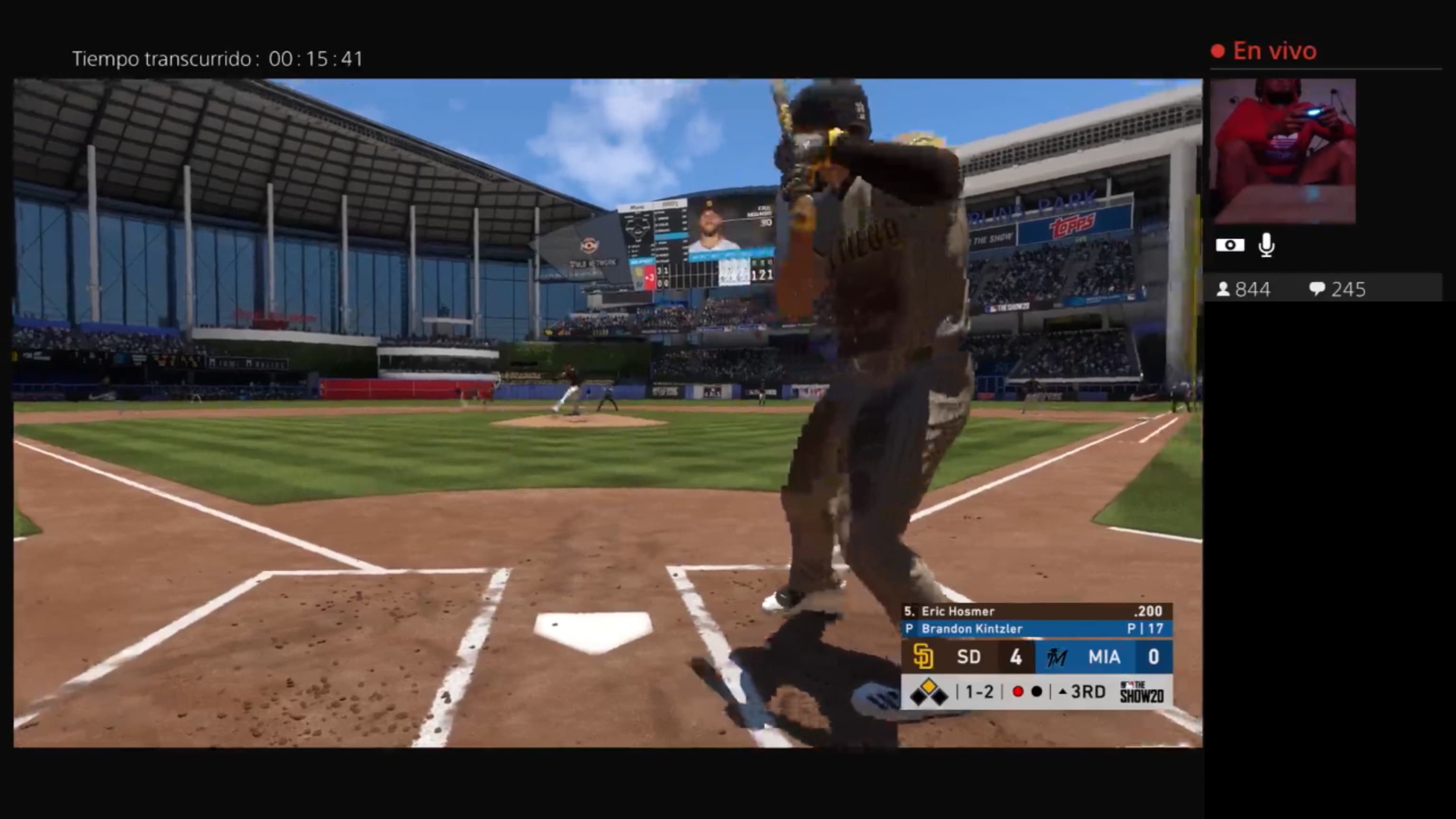
Task: Expand the top-of-inning arrow next to 3RD
Action: (1063, 692)
